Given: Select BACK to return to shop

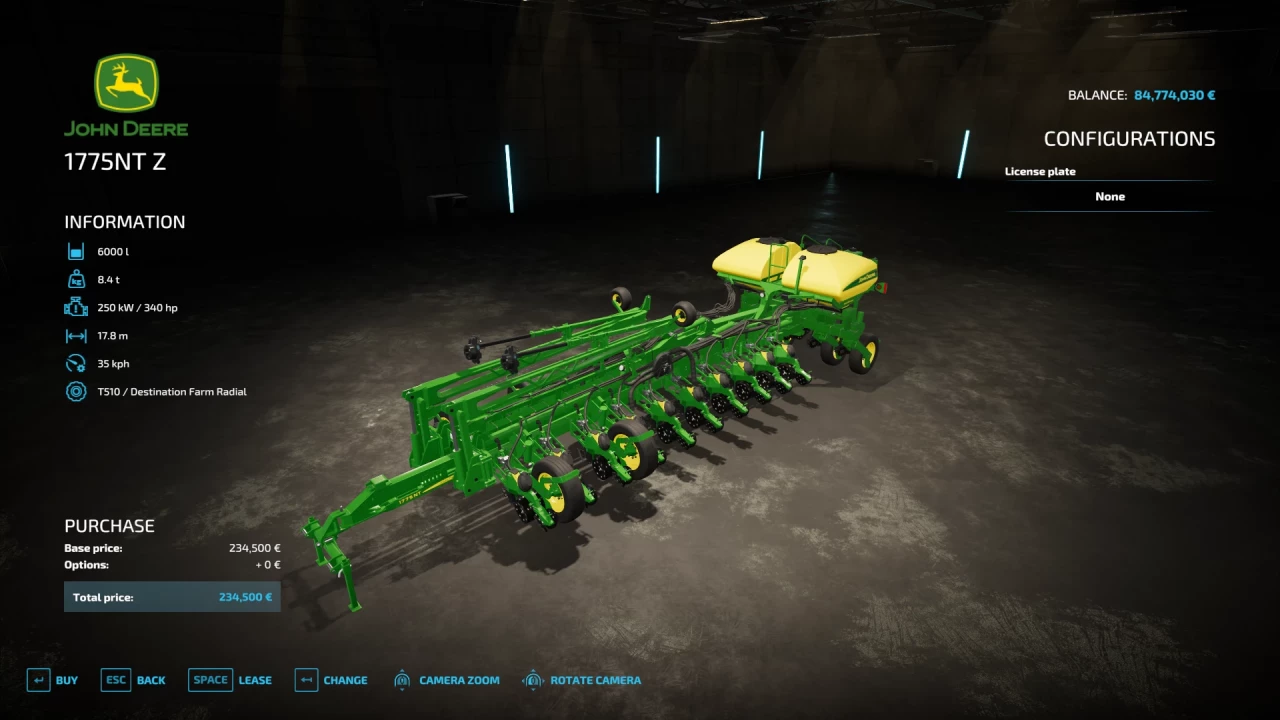Looking at the screenshot, I should click(150, 679).
